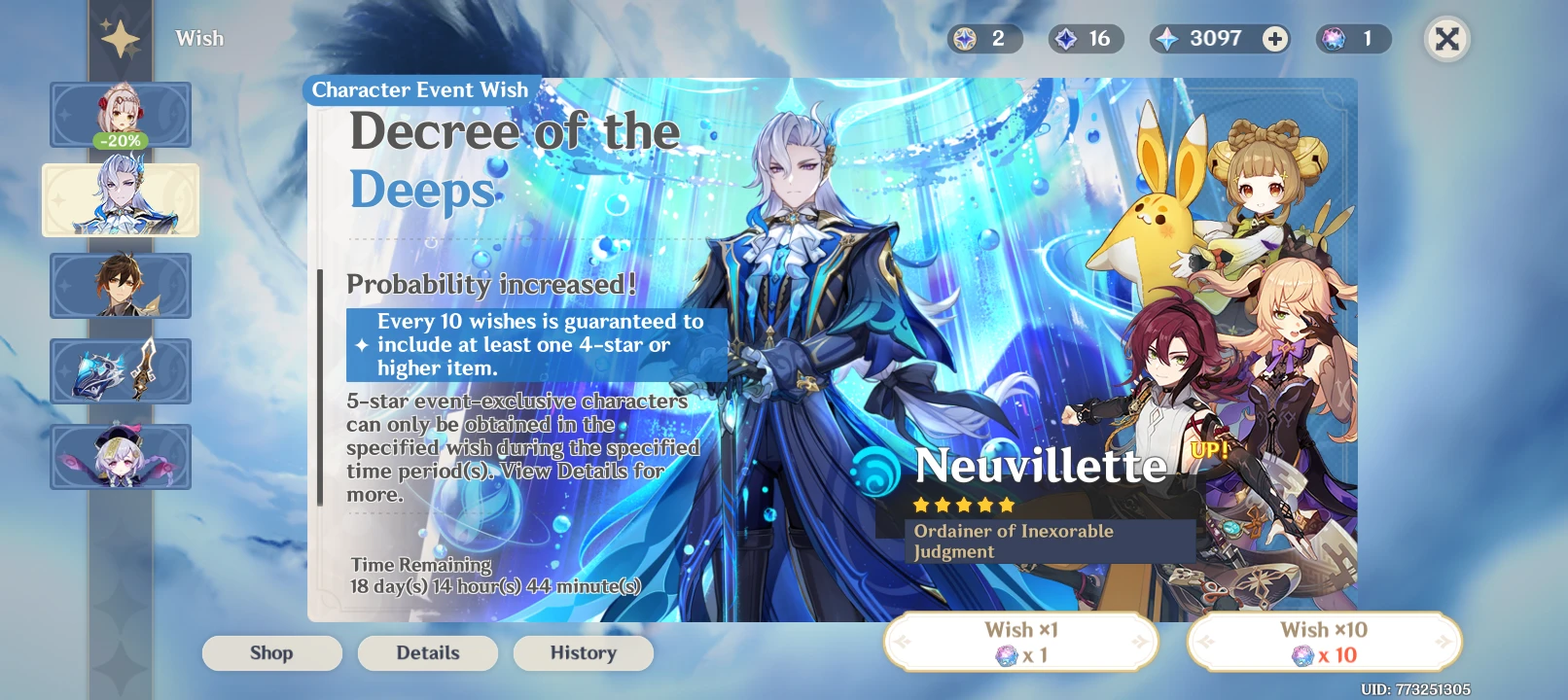Select the Neuvillette banner thumbnail

(x=121, y=200)
